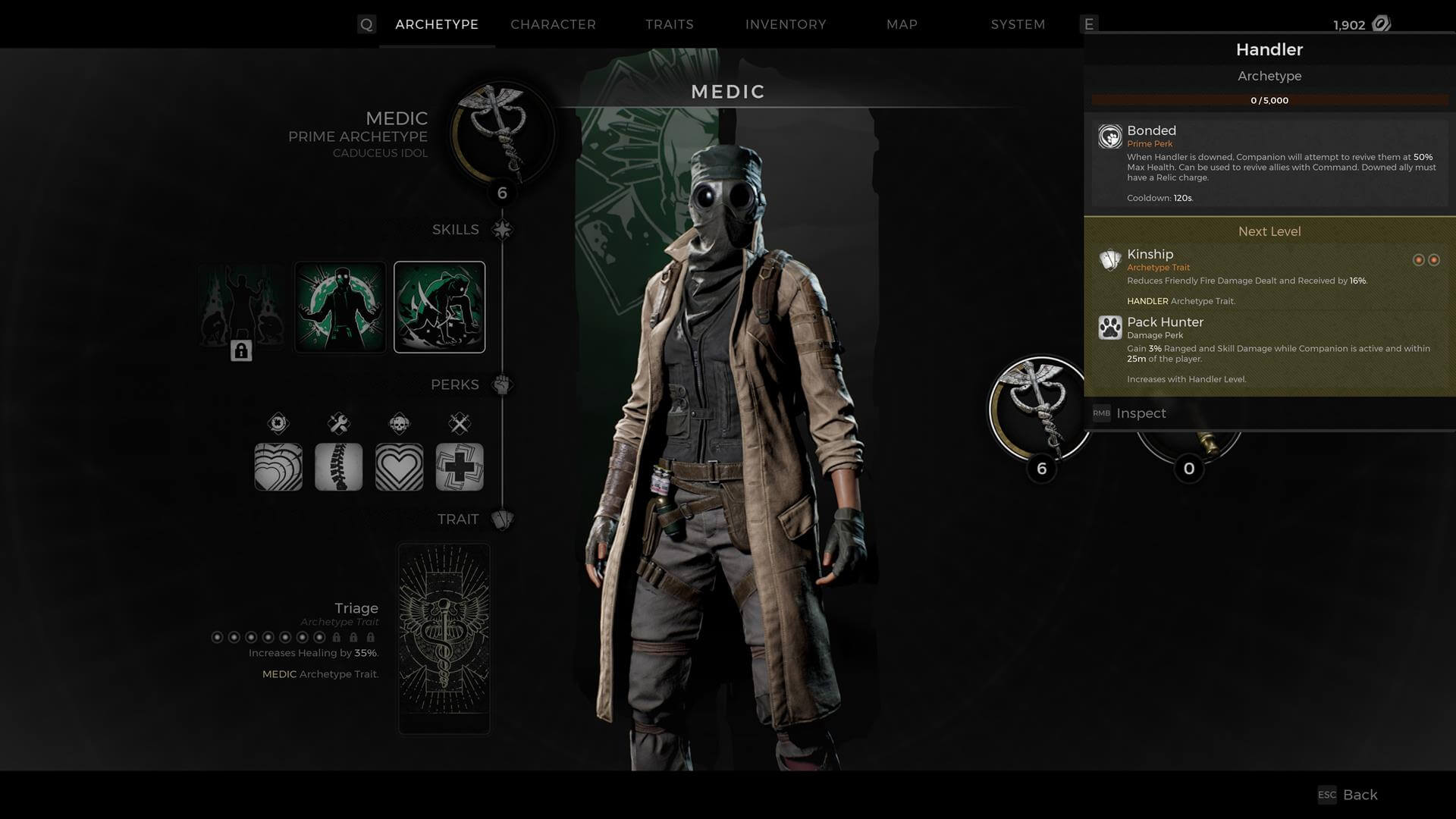Image resolution: width=1456 pixels, height=819 pixels.
Task: Open the System tab
Action: click(x=1018, y=24)
